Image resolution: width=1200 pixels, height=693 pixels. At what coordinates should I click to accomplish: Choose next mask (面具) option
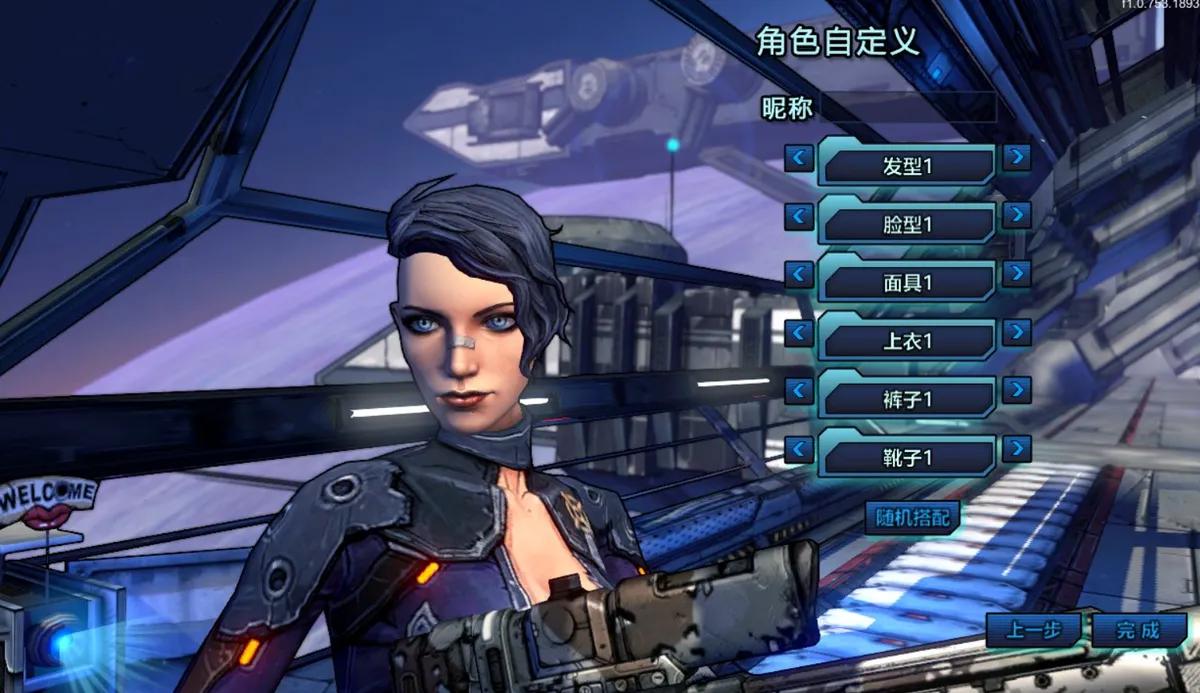point(1017,274)
